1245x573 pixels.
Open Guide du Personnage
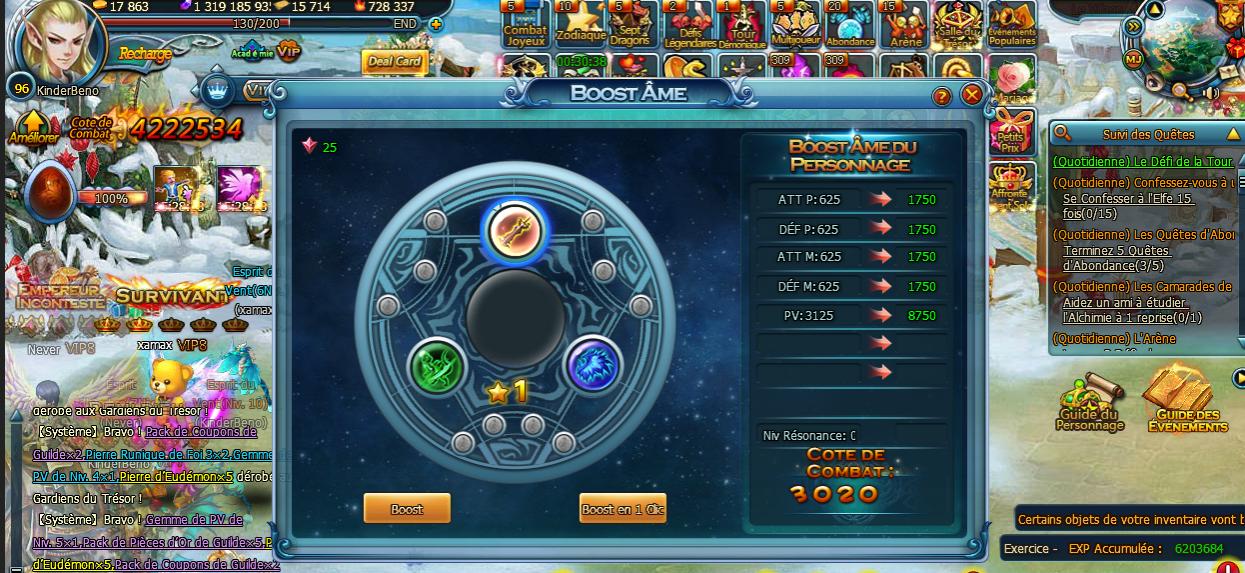click(1089, 407)
